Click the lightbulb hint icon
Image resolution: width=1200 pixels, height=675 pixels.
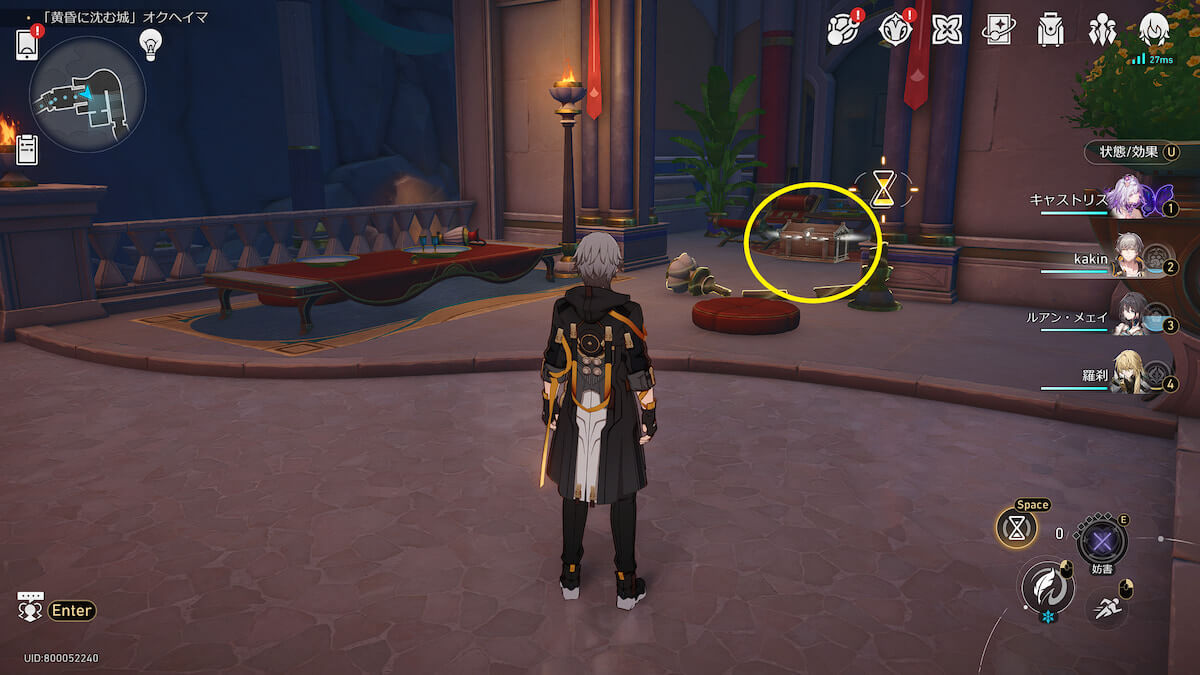pyautogui.click(x=150, y=43)
